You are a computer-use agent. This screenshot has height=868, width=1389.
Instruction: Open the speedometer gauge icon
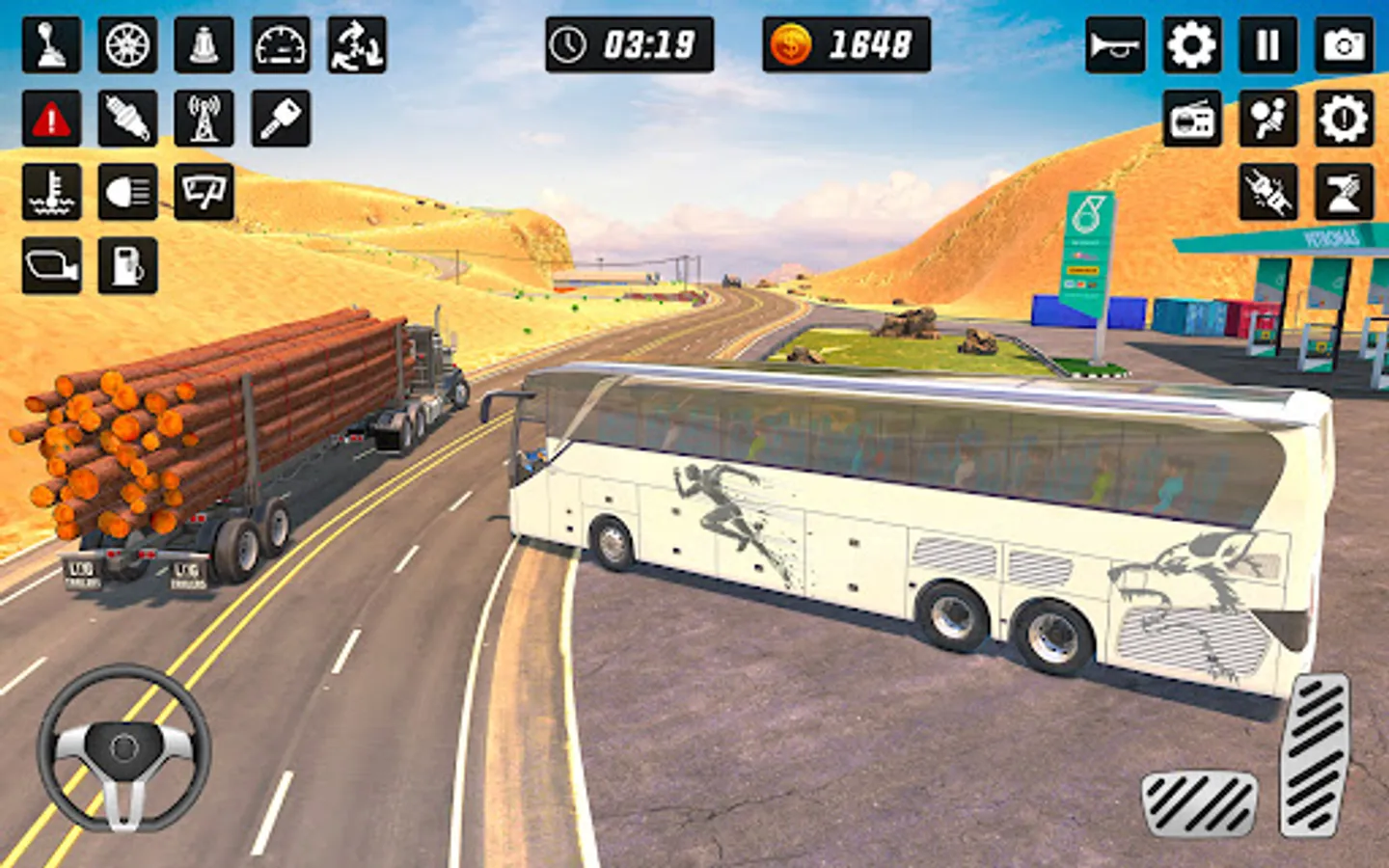281,45
